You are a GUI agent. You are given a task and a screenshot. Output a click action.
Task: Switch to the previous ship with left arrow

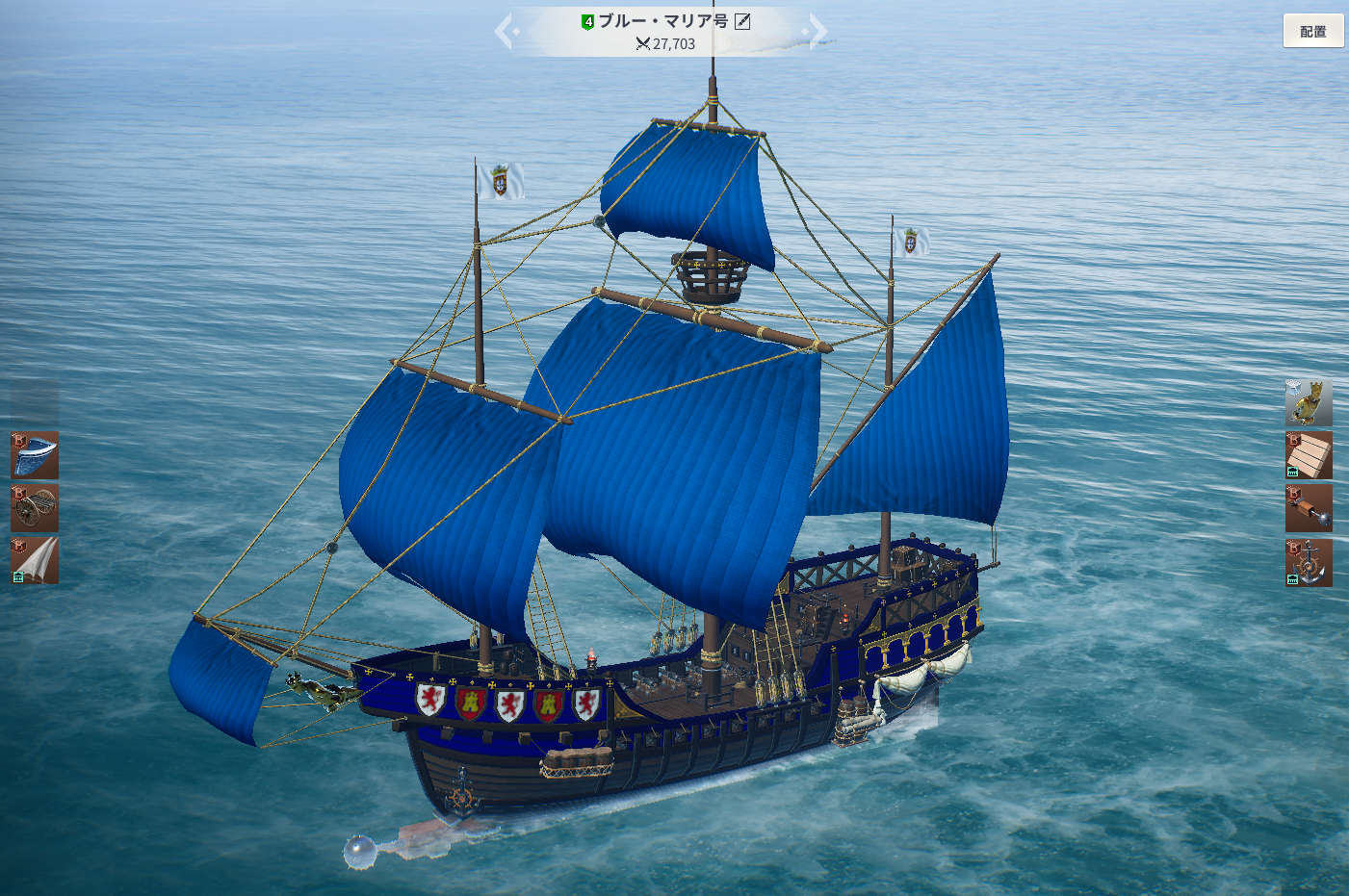(x=506, y=31)
